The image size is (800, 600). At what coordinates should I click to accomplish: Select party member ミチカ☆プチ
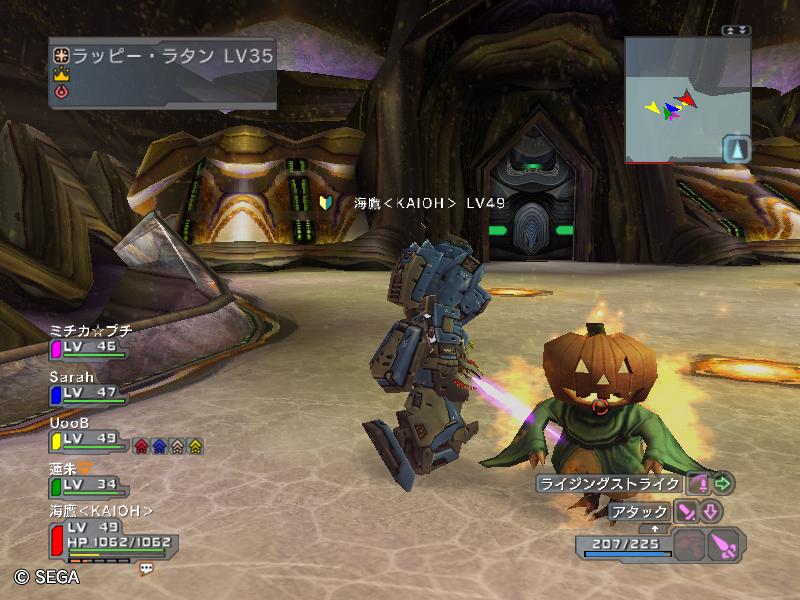point(90,340)
